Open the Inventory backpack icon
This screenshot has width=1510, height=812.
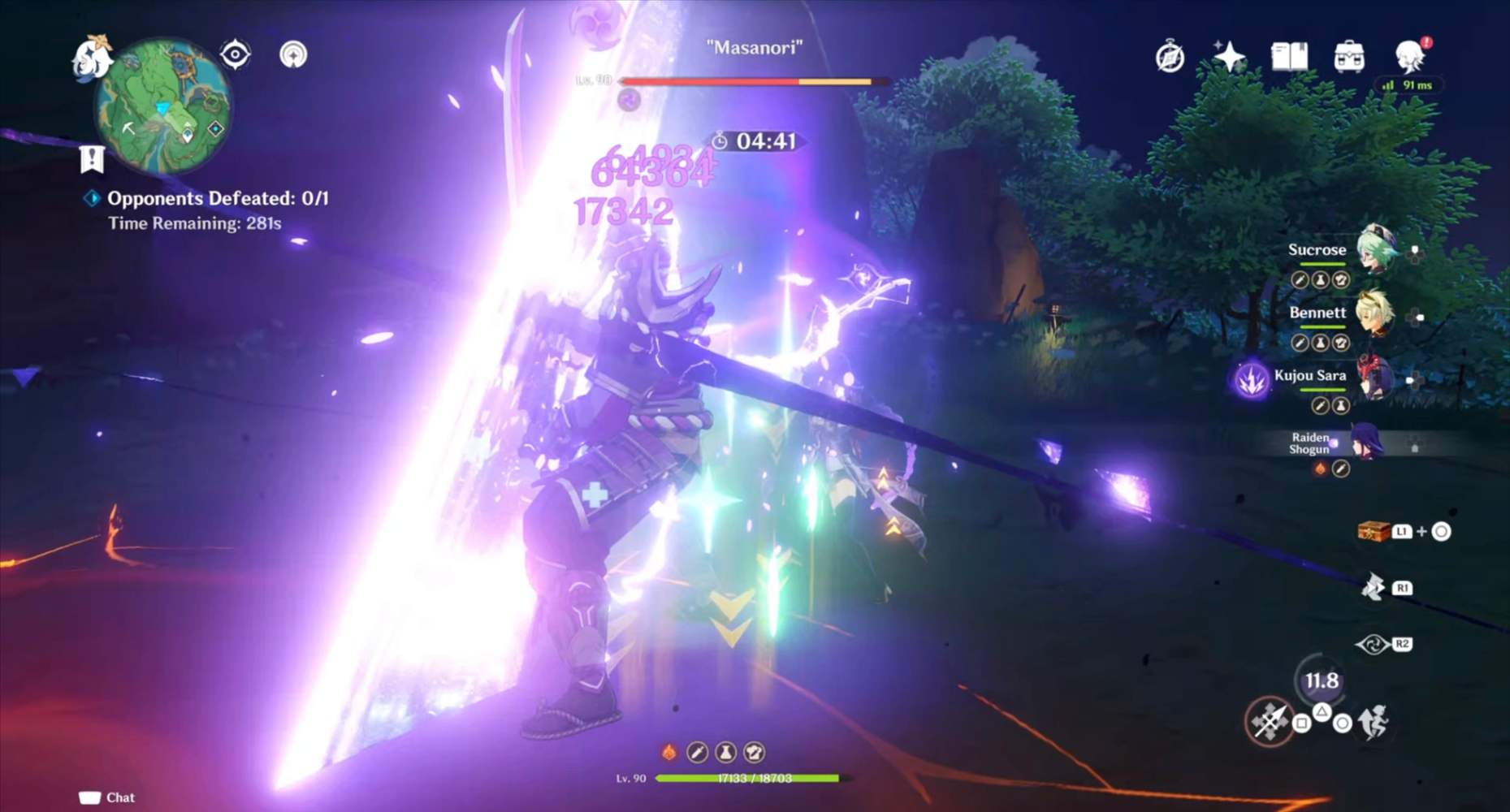pos(1350,56)
